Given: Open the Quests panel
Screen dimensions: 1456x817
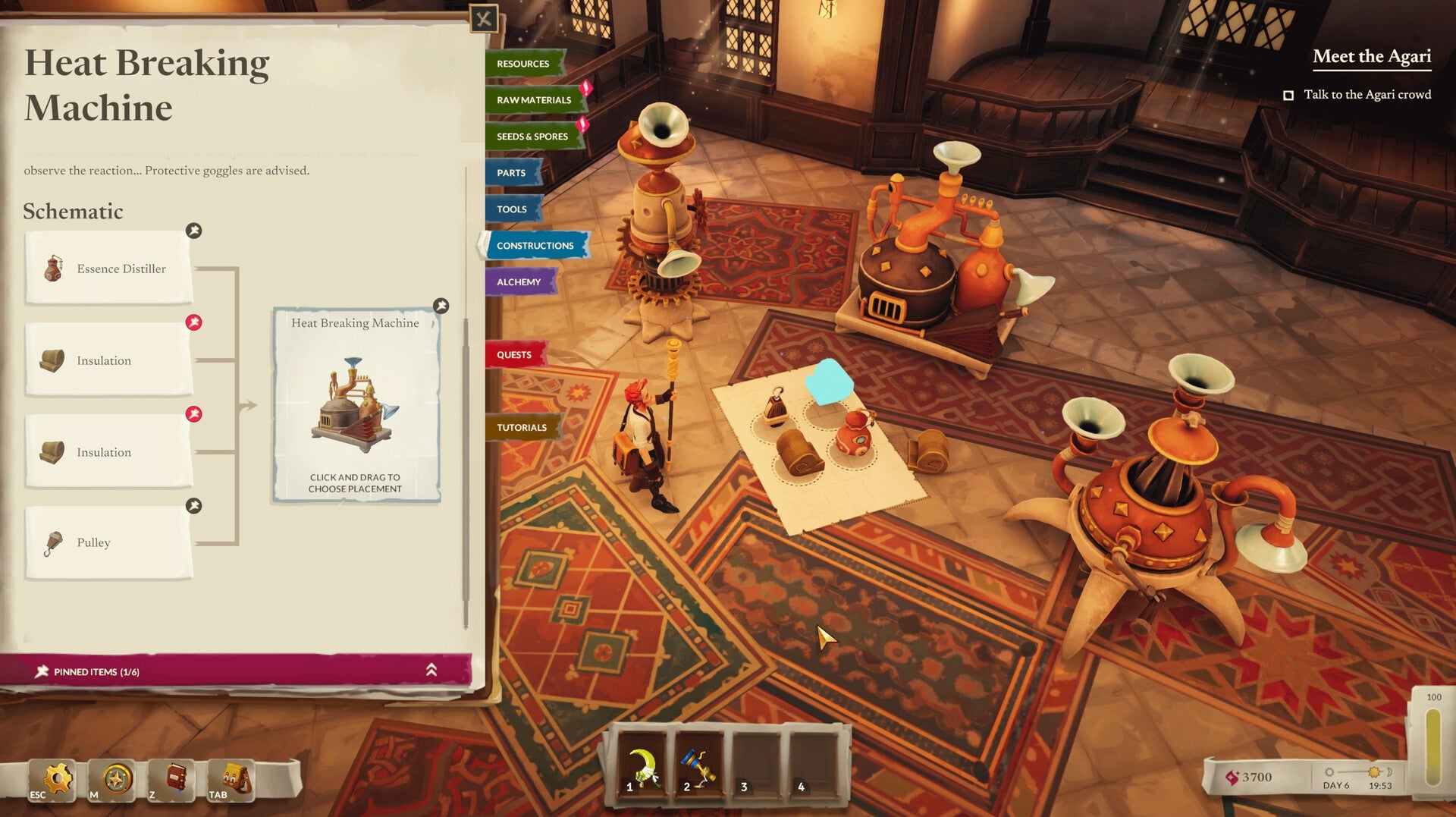Looking at the screenshot, I should (x=515, y=354).
